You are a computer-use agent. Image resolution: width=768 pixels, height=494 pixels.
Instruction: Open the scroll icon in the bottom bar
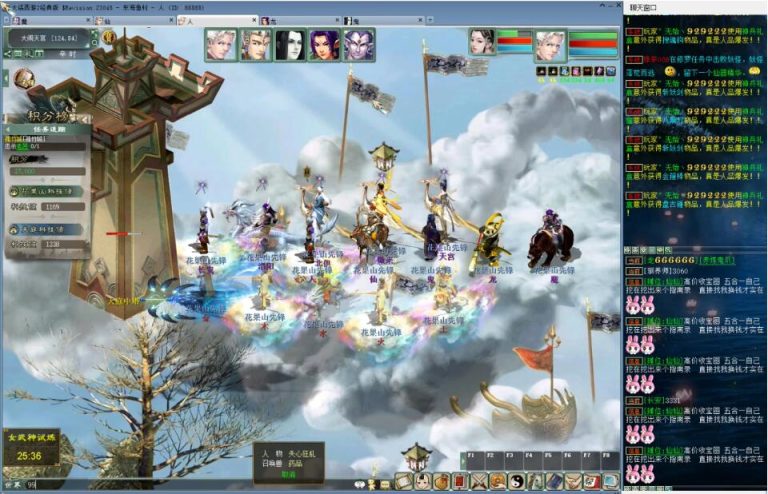click(x=404, y=481)
